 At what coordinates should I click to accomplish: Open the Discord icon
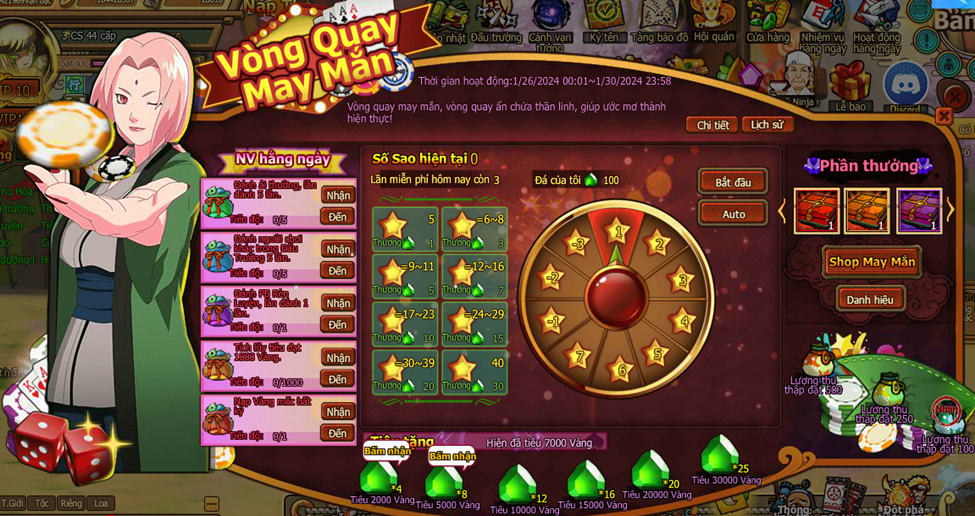[x=906, y=84]
